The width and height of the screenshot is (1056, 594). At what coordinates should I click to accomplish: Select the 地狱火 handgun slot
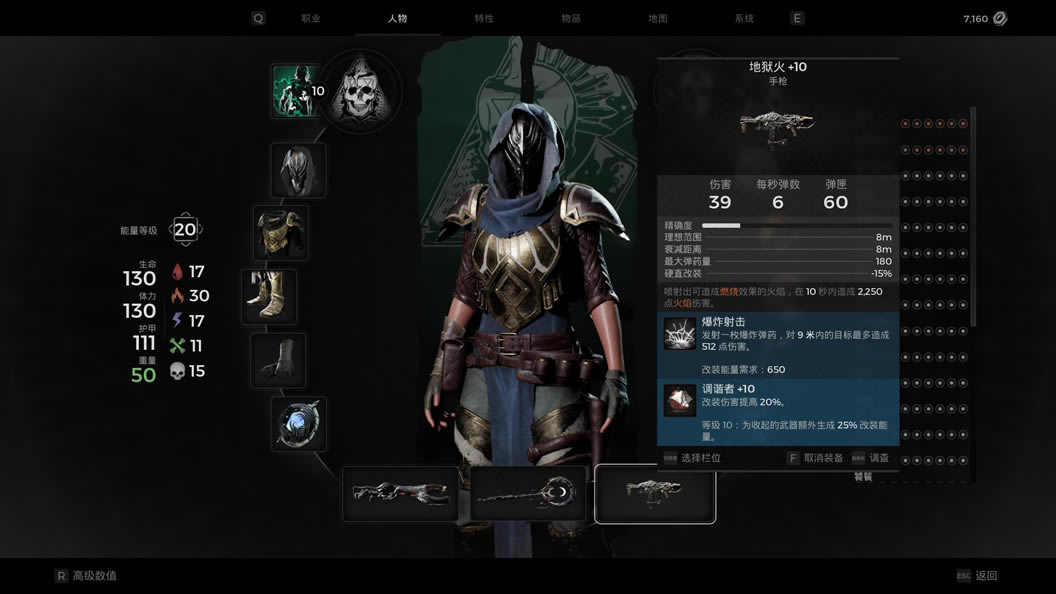coord(655,494)
